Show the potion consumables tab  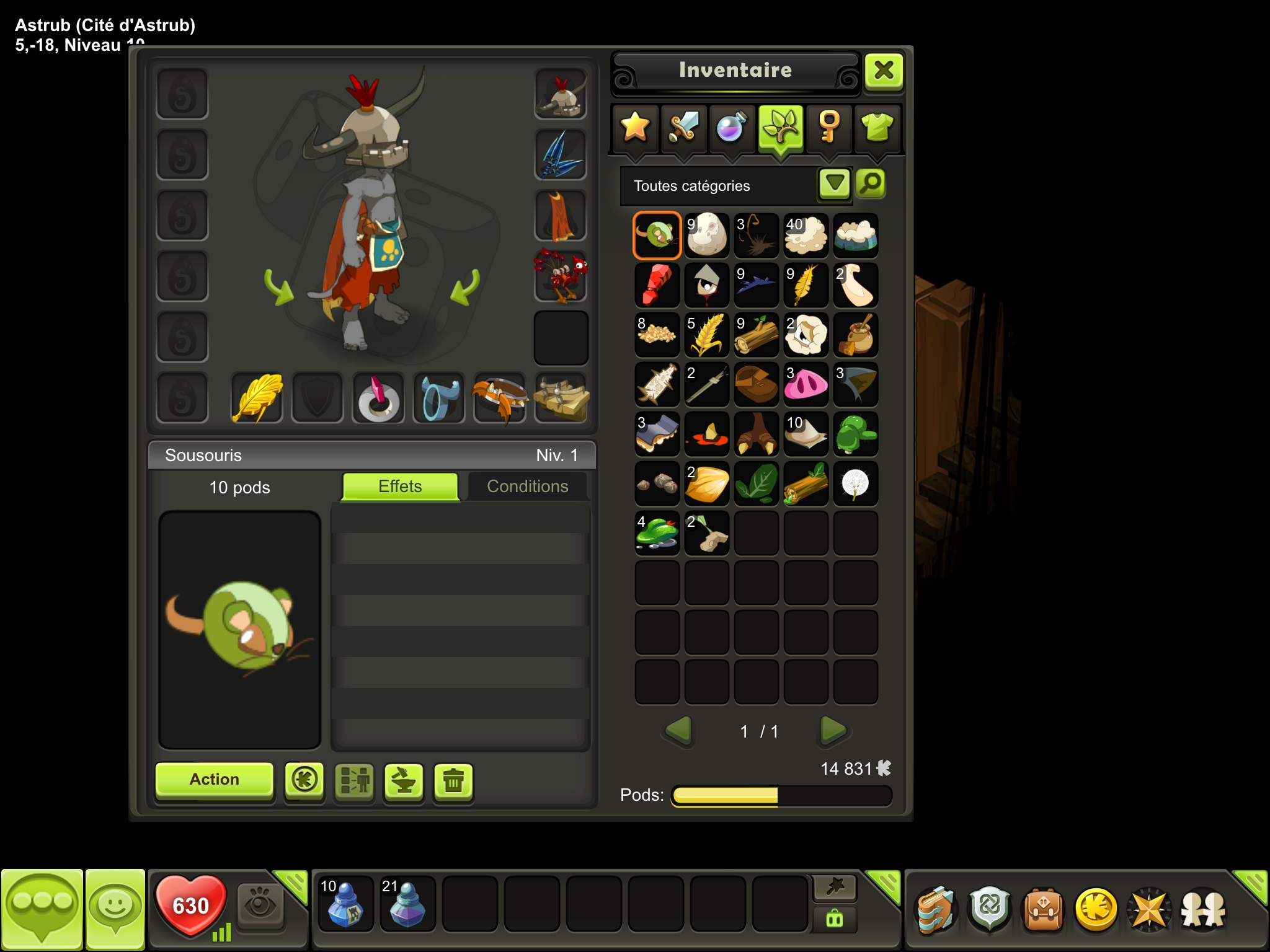click(732, 127)
